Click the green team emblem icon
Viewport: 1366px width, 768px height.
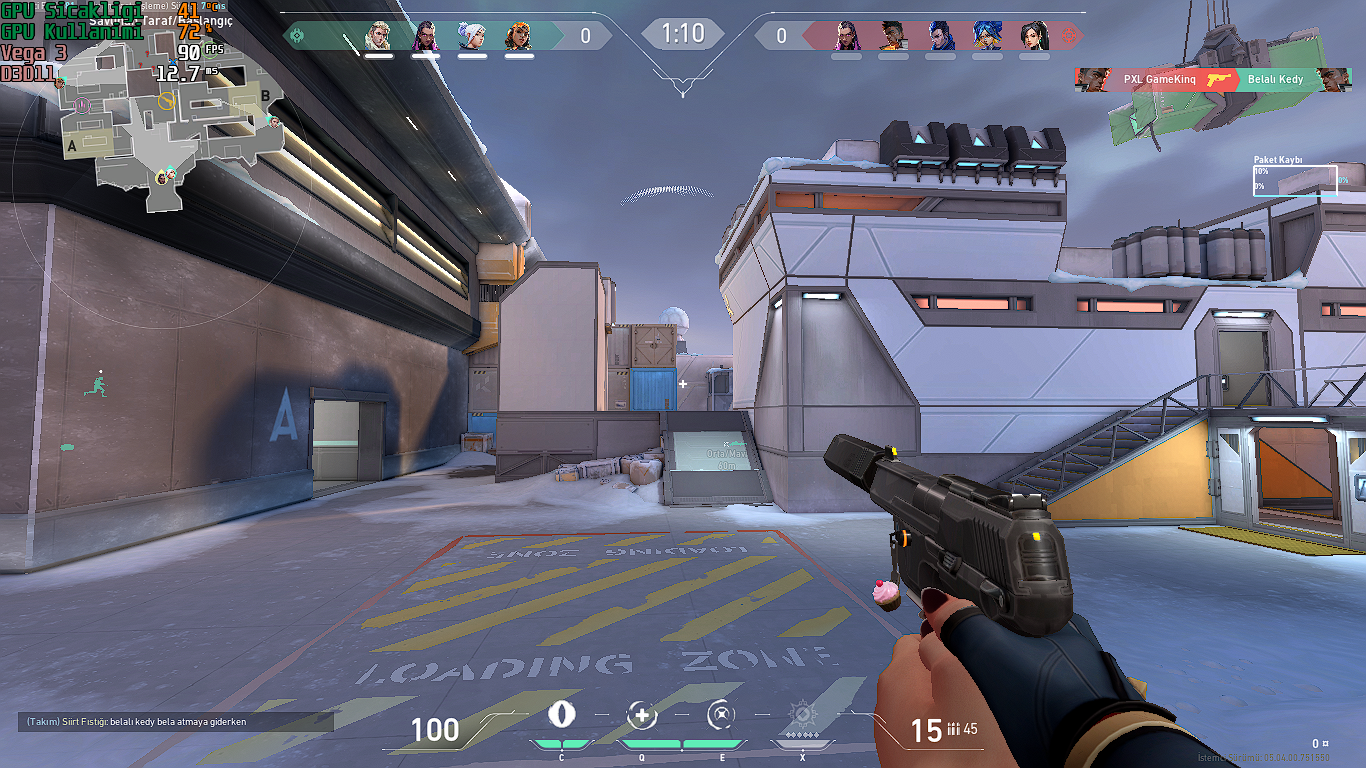(x=296, y=36)
